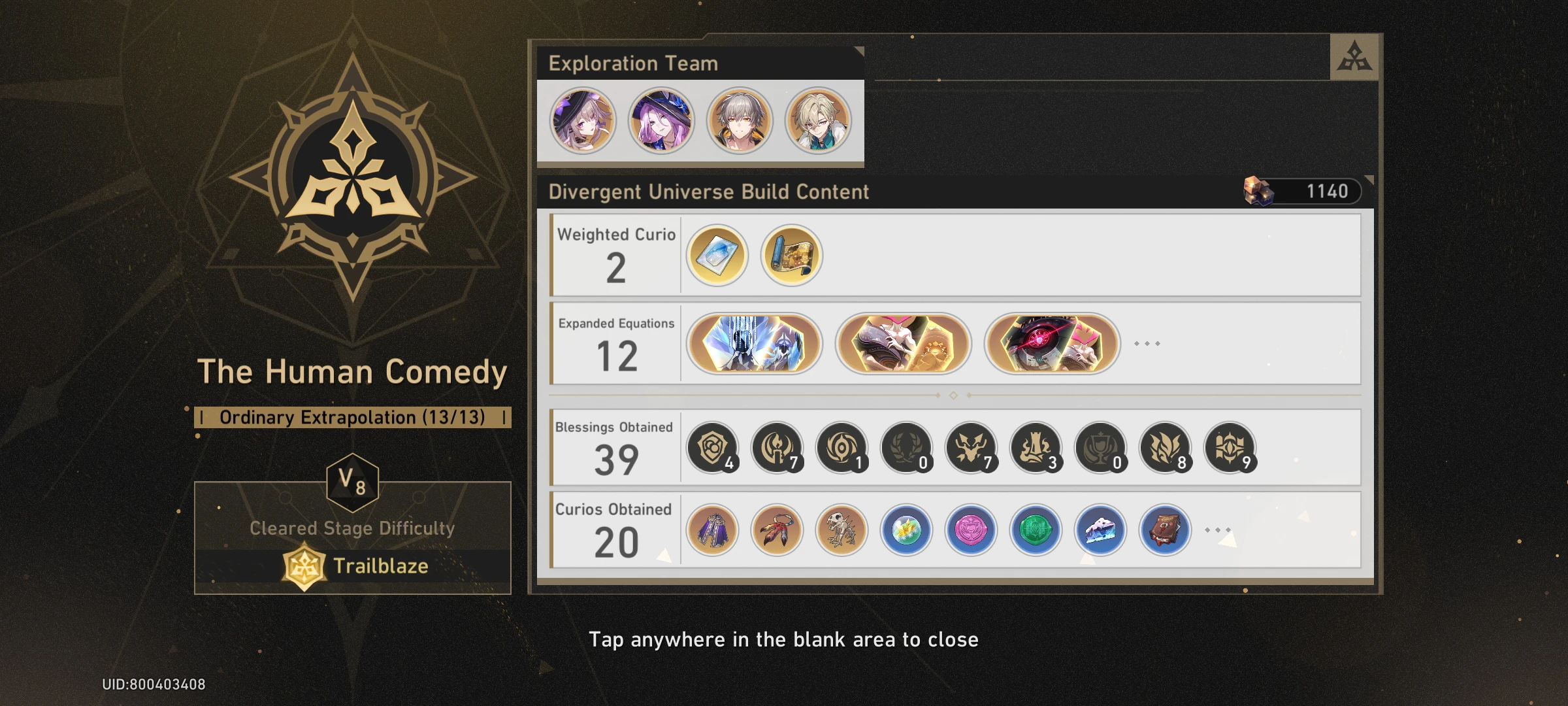1568x706 pixels.
Task: Open the Nihility eye blessing icon showing 1
Action: pyautogui.click(x=841, y=448)
